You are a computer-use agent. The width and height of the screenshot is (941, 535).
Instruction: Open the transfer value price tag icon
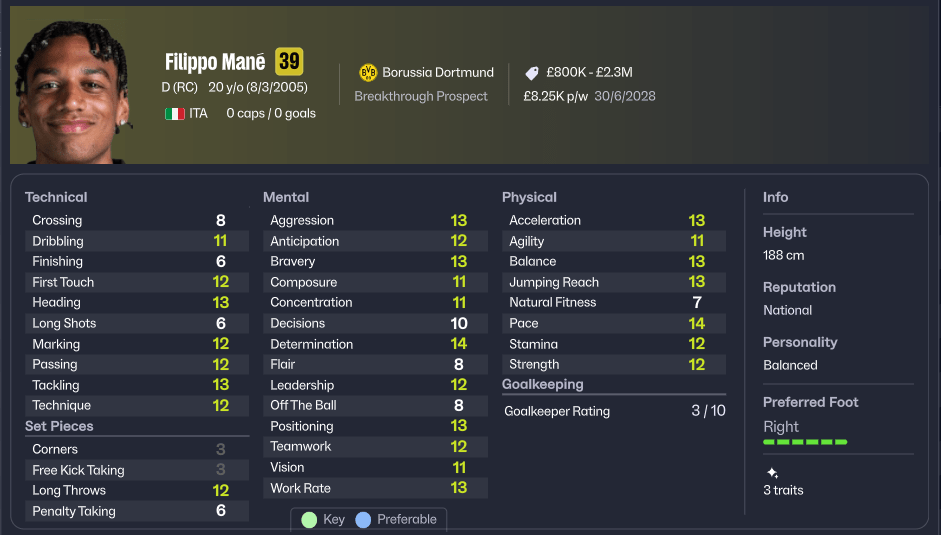(532, 73)
